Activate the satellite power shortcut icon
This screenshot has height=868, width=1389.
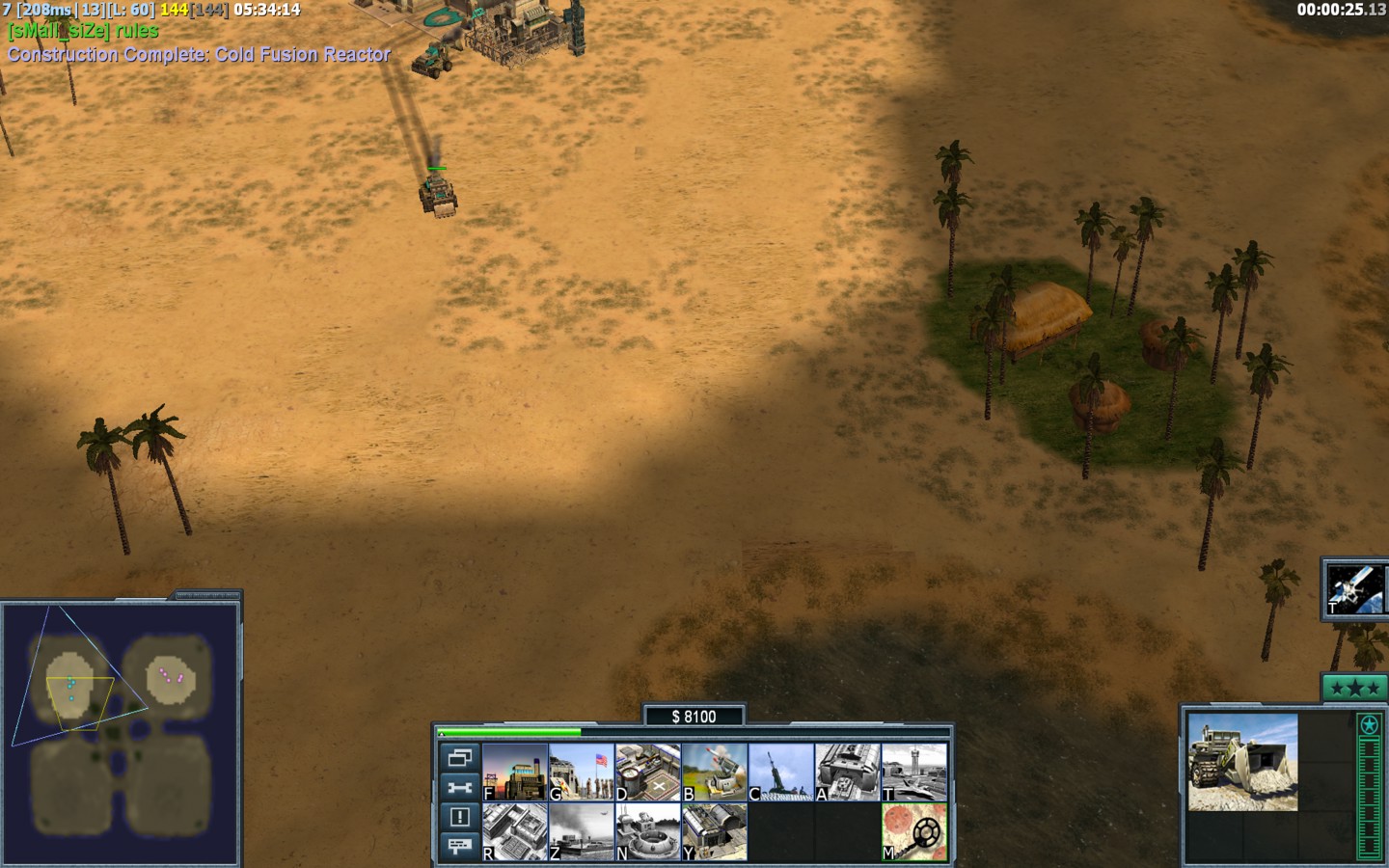(1354, 588)
